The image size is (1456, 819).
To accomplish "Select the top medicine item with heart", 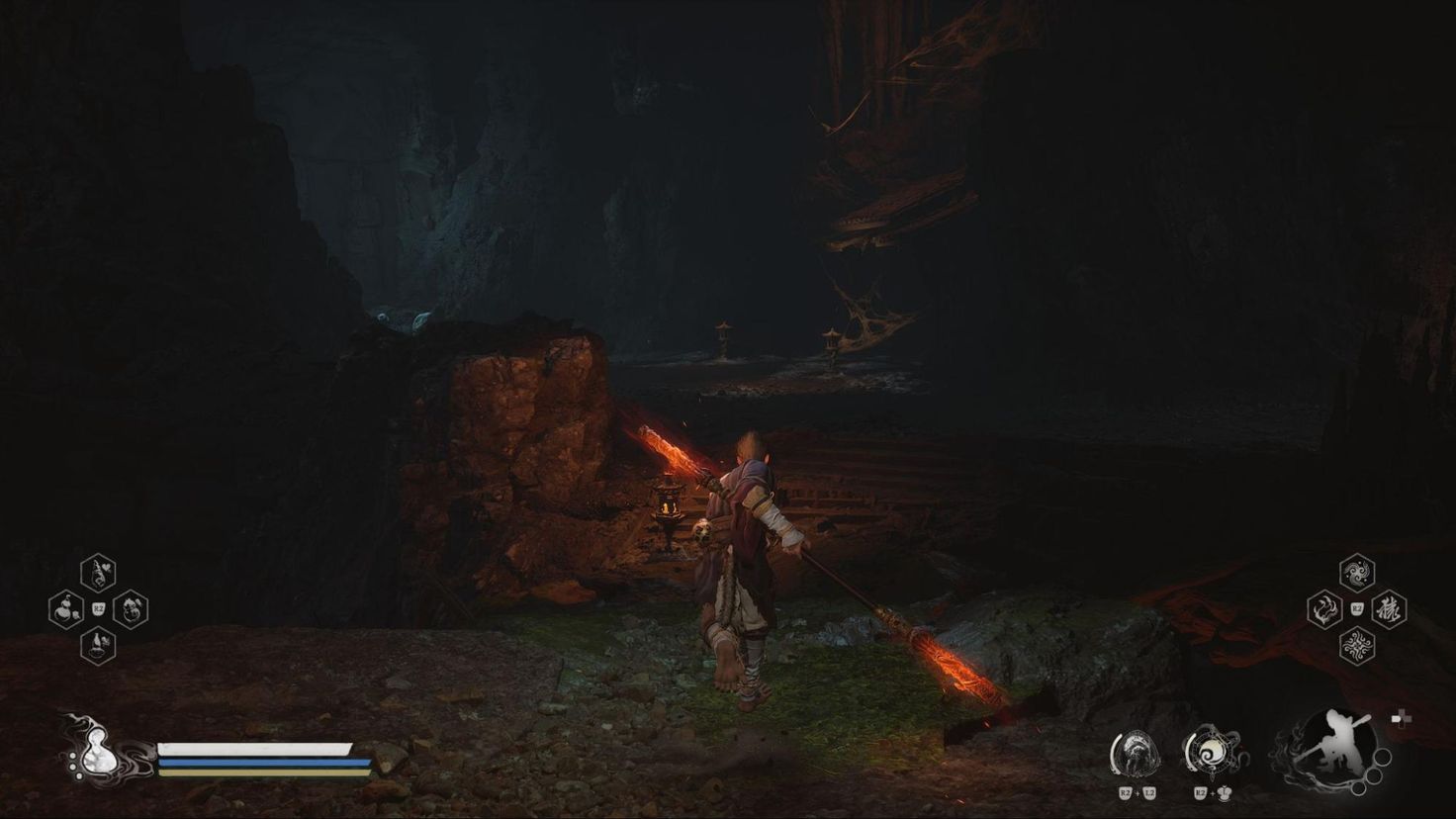I will pyautogui.click(x=98, y=573).
